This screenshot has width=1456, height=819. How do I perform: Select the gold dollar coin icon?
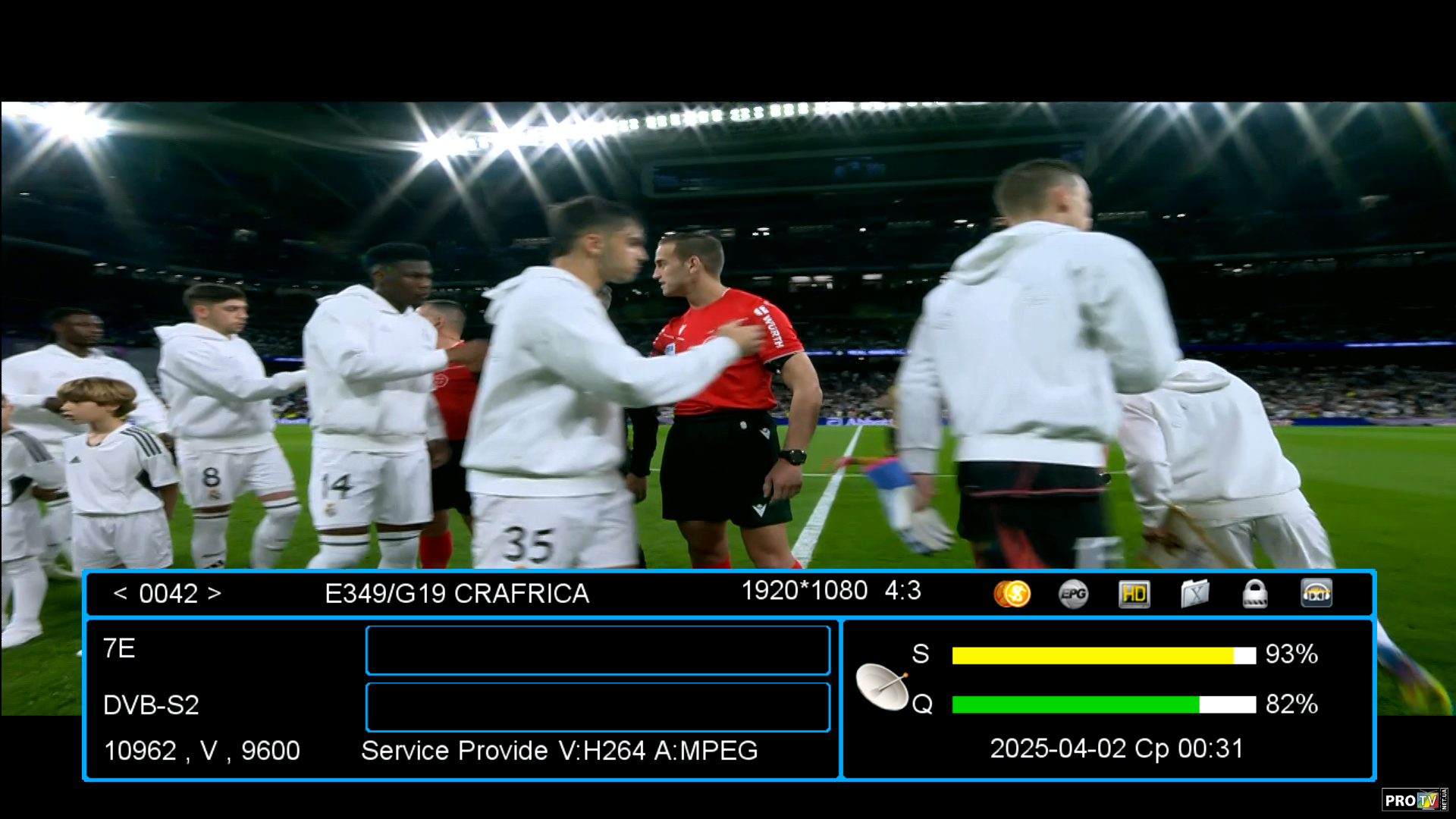pyautogui.click(x=1012, y=593)
